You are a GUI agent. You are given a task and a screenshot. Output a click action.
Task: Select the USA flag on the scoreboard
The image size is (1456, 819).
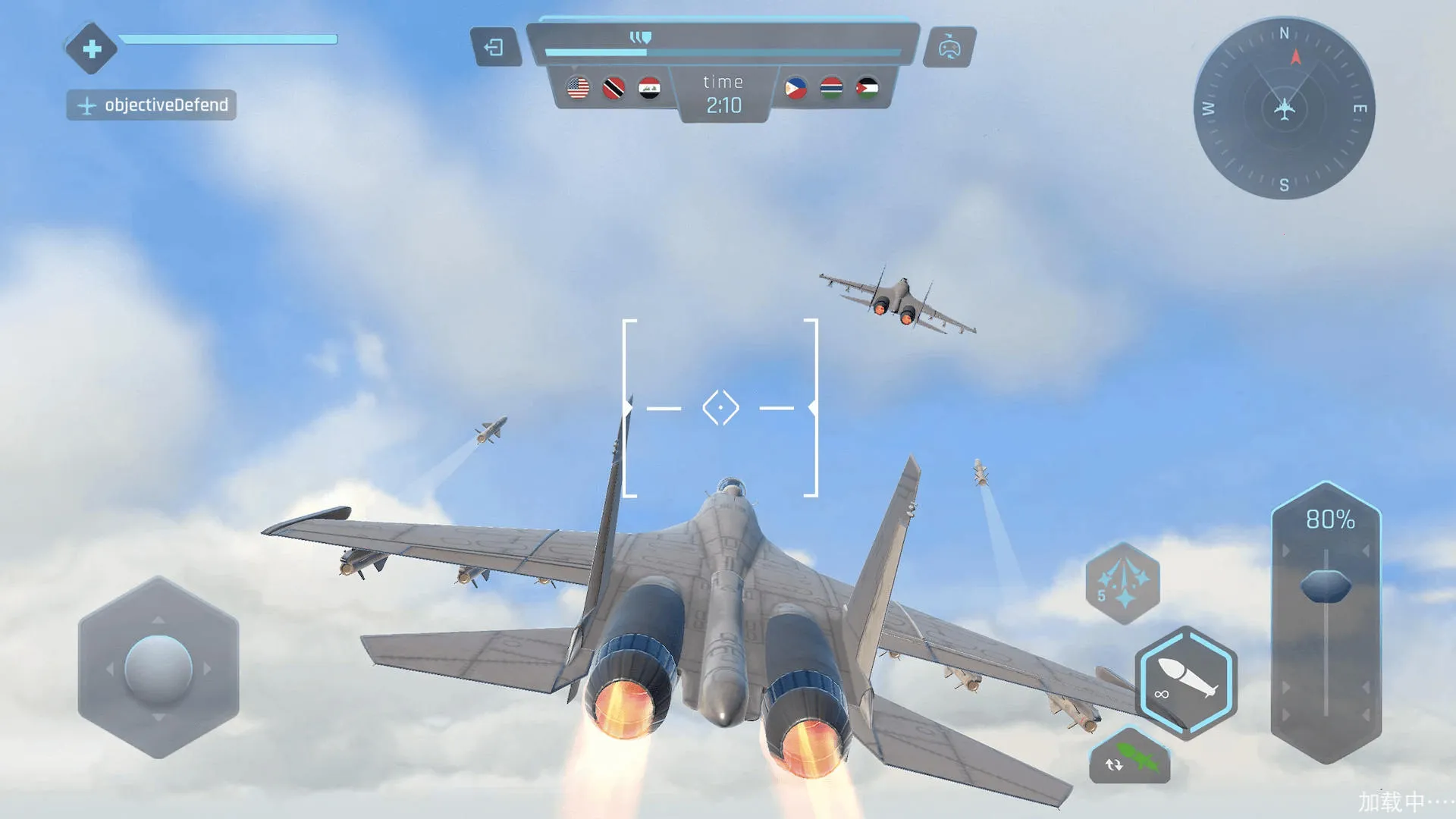[x=579, y=88]
